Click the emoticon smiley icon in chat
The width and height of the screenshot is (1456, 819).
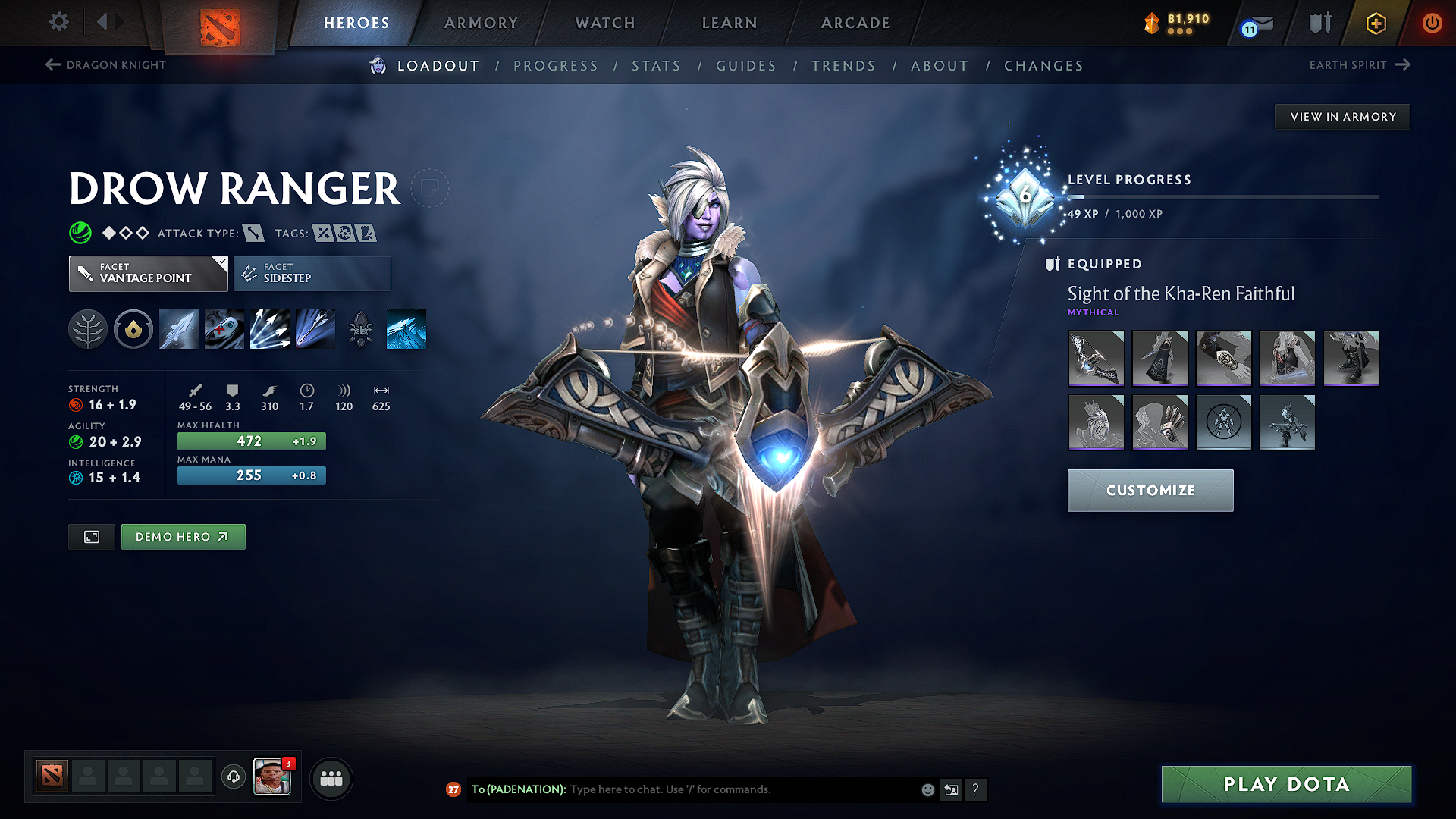pos(927,789)
